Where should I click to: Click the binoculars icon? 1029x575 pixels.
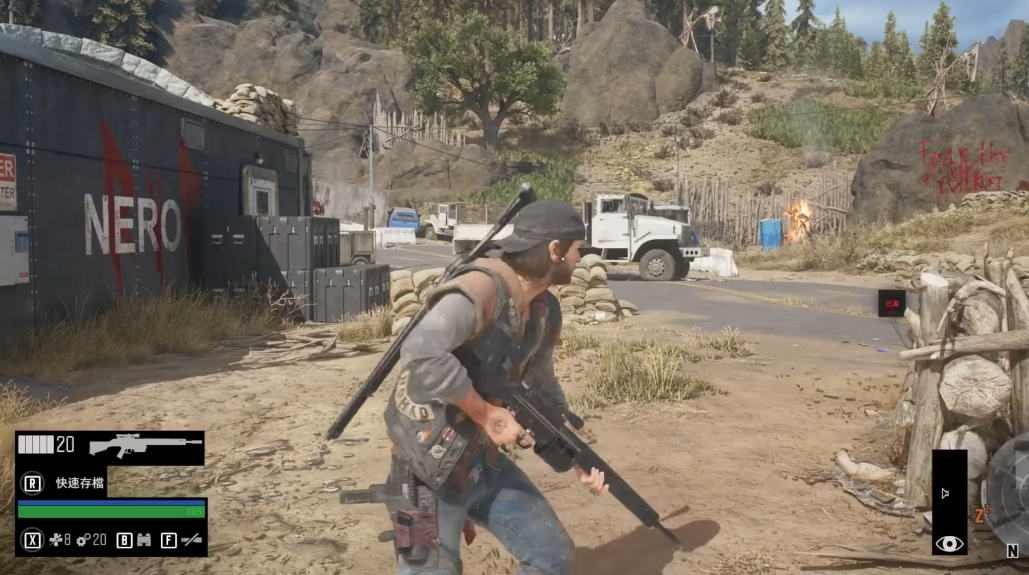[x=144, y=540]
